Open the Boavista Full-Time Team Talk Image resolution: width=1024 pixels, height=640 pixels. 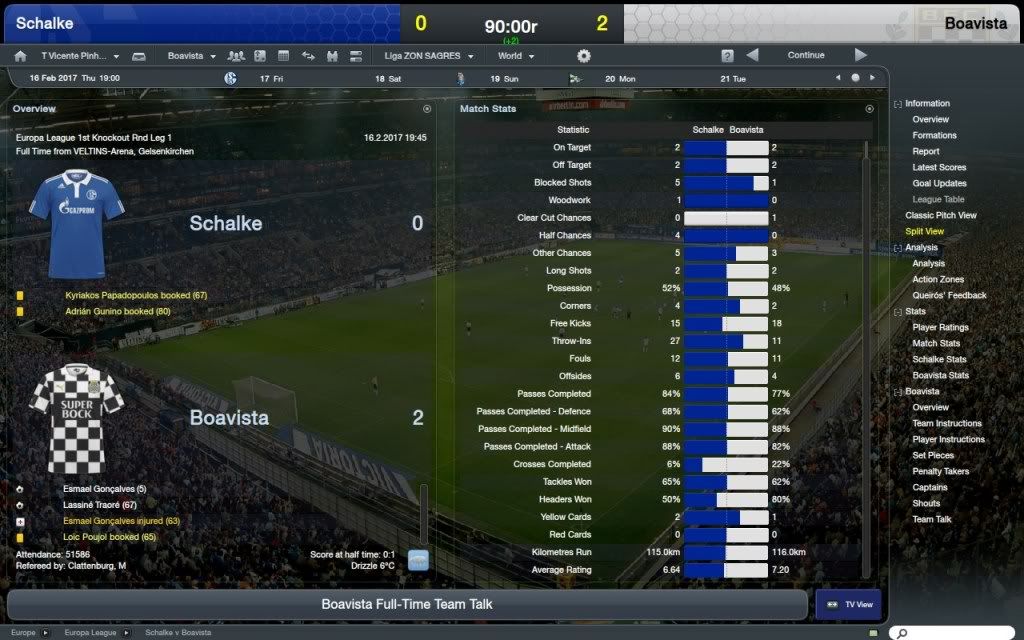(407, 604)
